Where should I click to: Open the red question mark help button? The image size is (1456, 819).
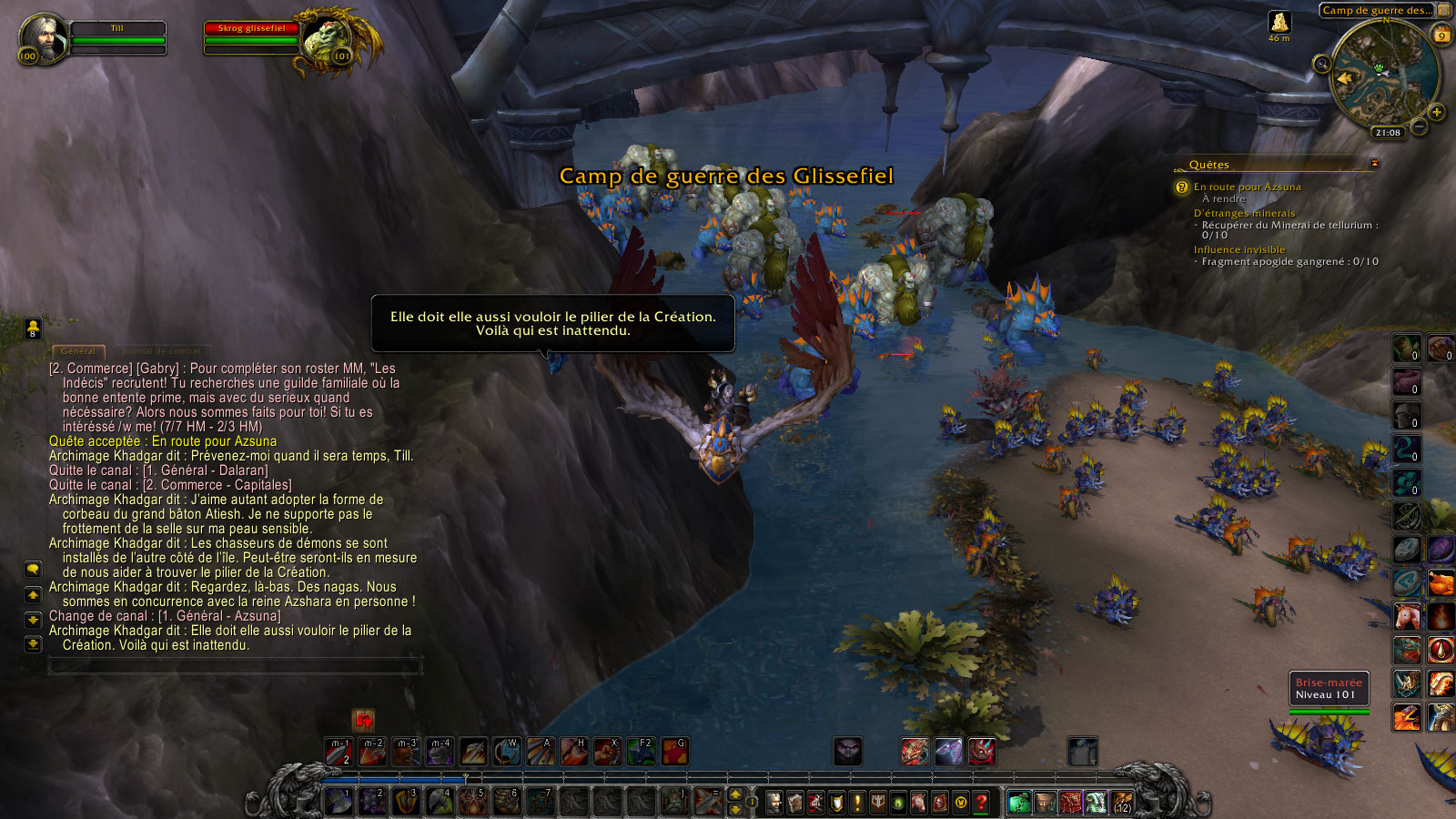981,803
